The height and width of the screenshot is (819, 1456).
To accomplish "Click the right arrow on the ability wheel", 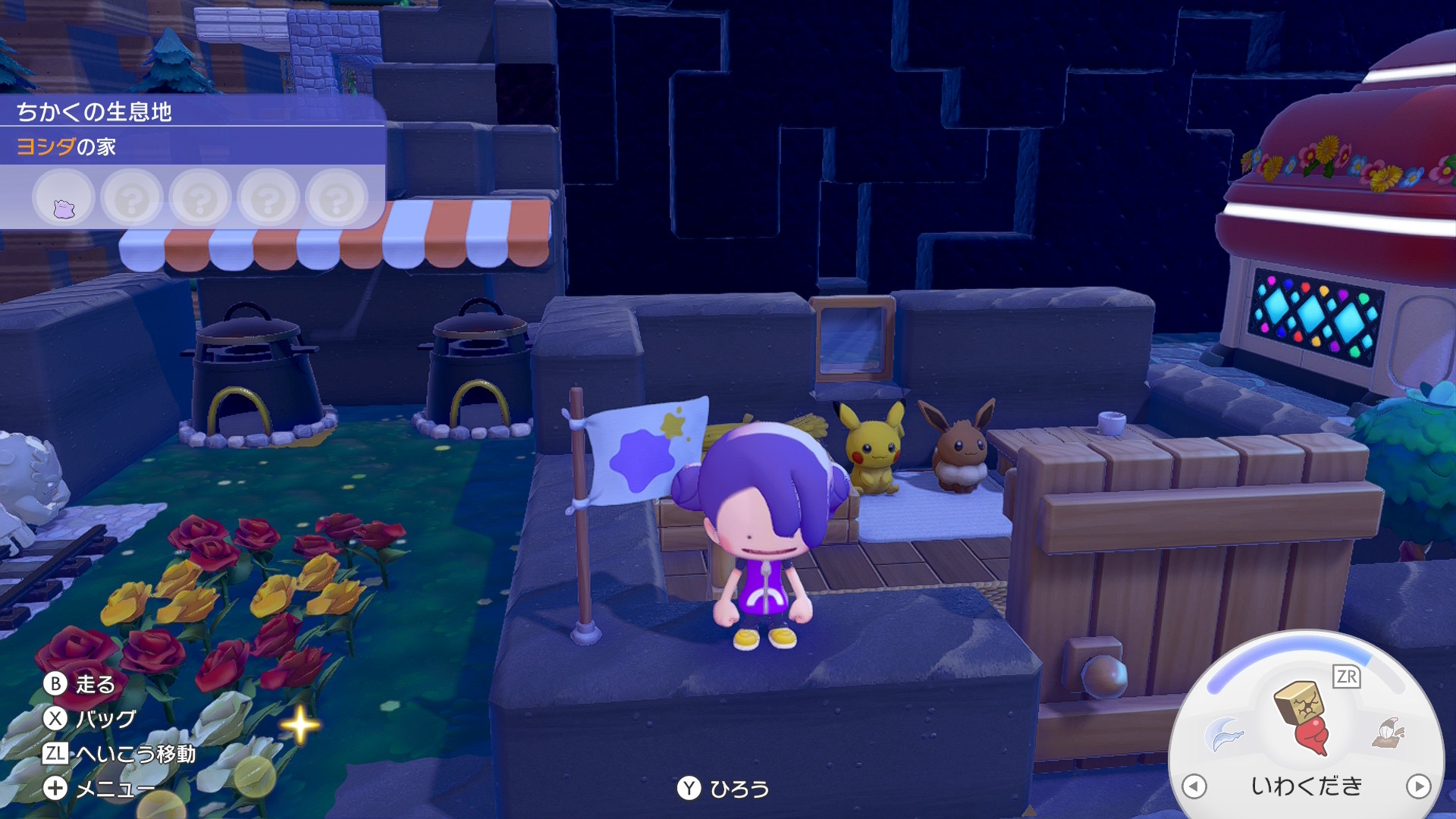I will [1418, 786].
